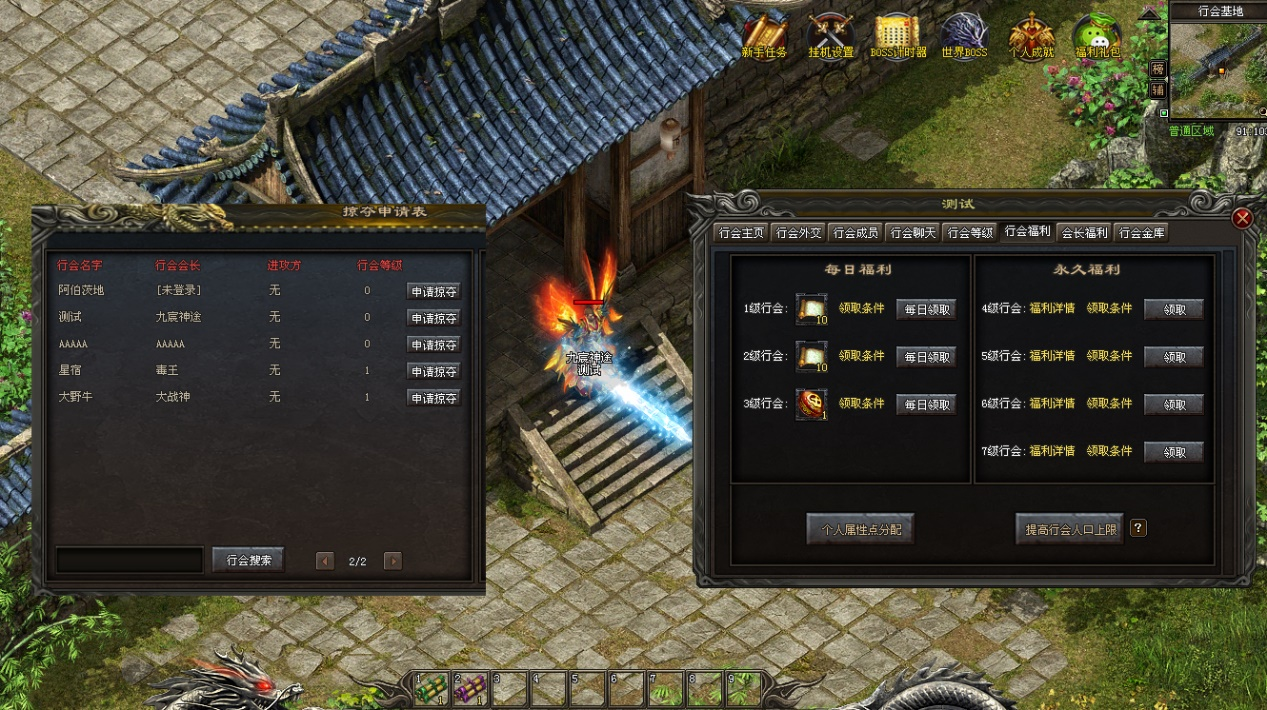The image size is (1267, 710).
Task: Use the green bundle in hotbar slot 1
Action: click(432, 688)
